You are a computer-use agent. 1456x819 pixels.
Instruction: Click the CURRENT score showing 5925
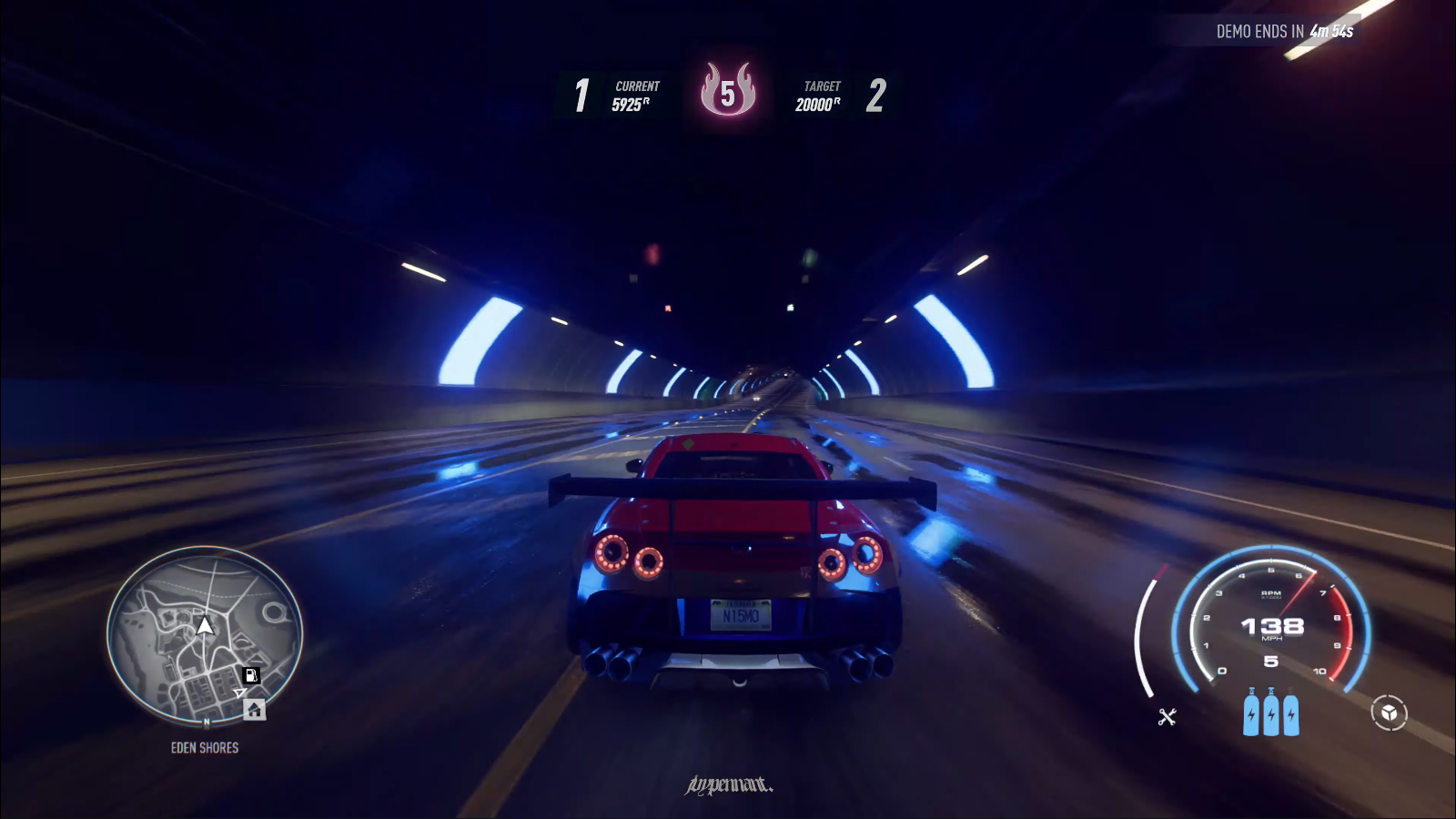(632, 96)
